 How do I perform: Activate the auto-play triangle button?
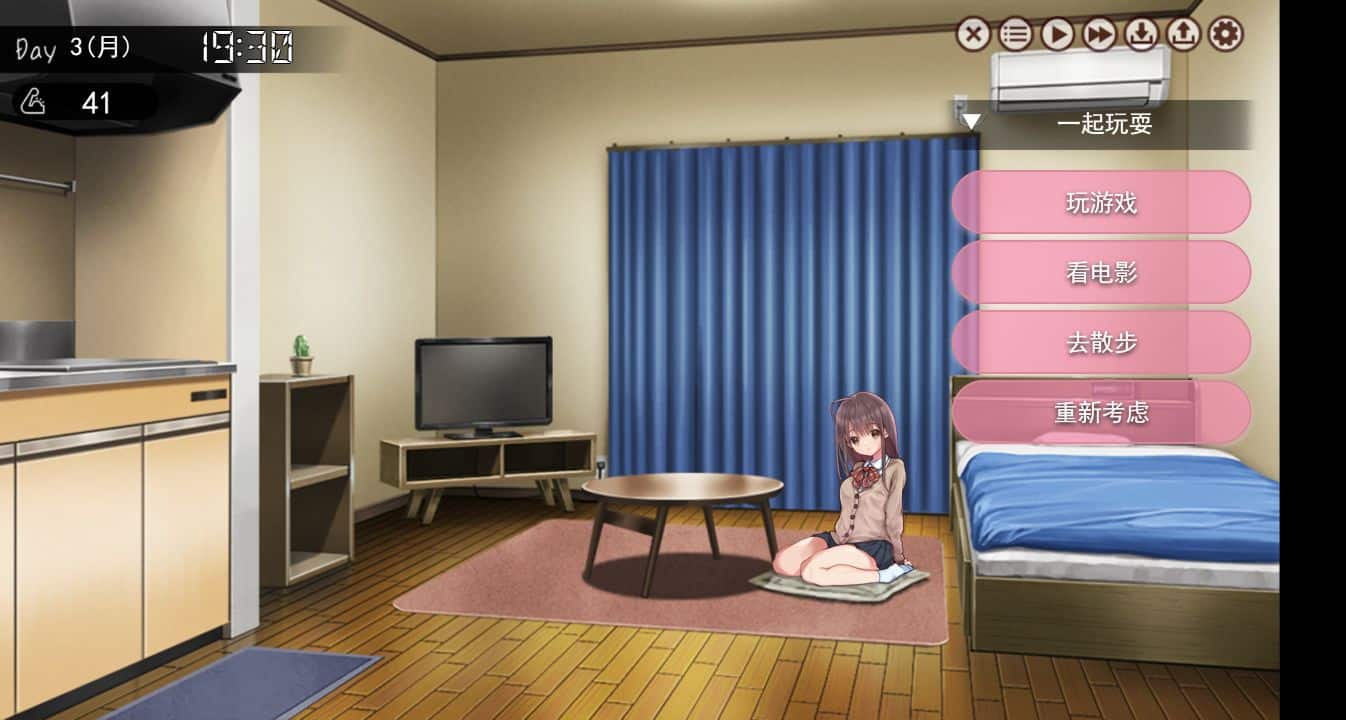point(1057,35)
